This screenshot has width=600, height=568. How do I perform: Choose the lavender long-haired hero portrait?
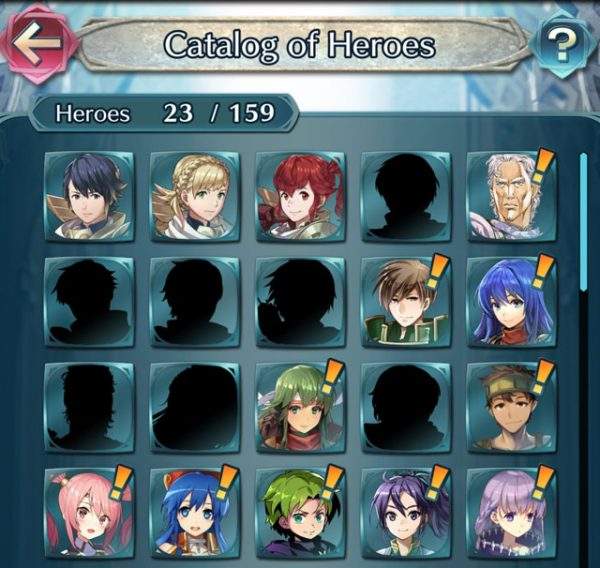click(511, 512)
